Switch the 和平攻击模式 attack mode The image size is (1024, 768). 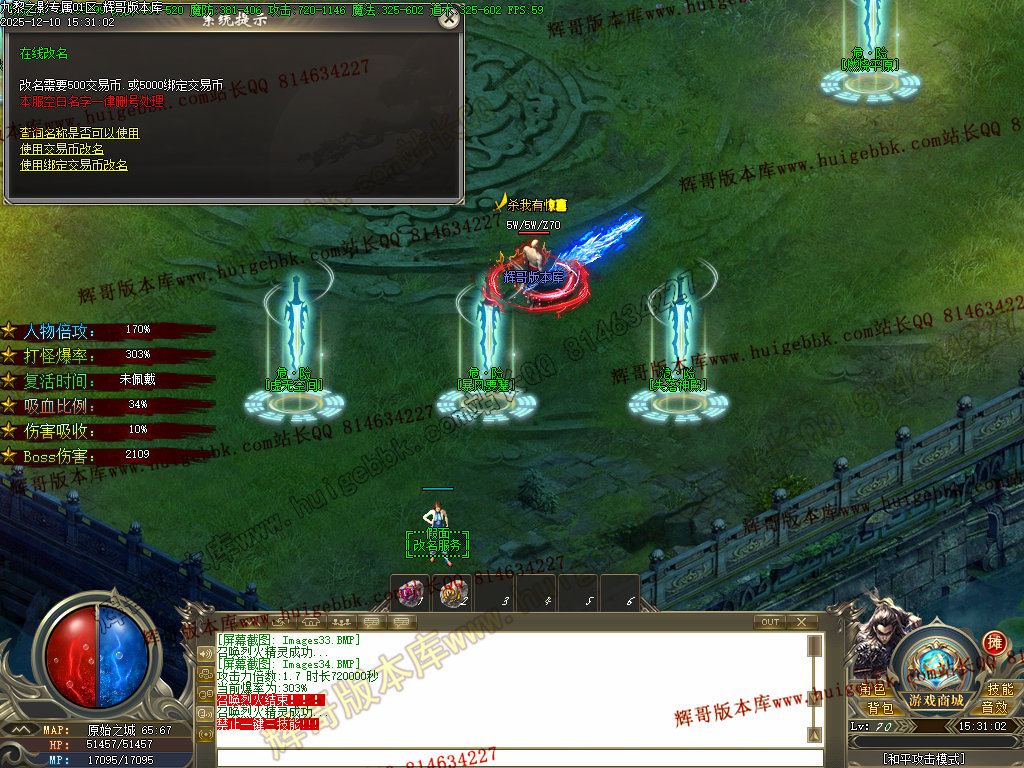pyautogui.click(x=925, y=759)
